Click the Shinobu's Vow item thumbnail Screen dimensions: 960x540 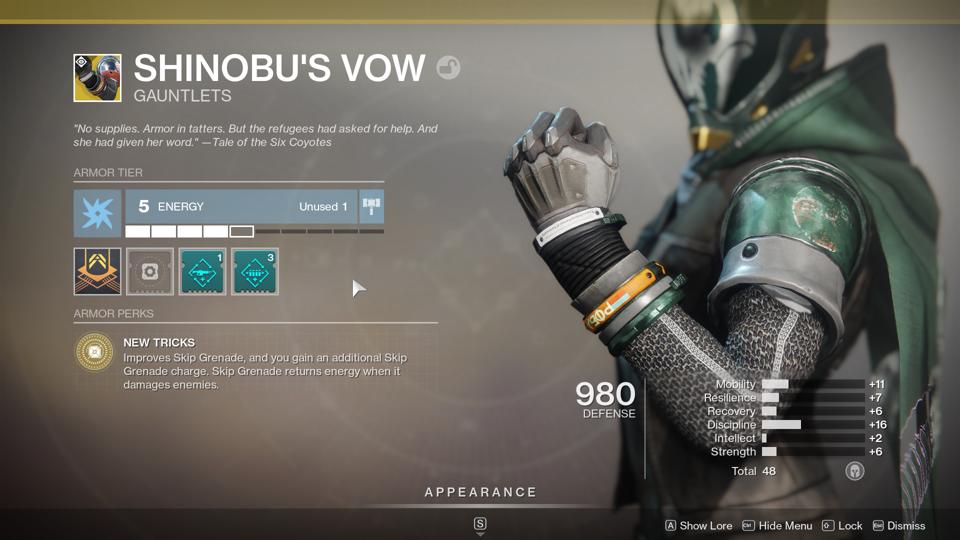click(98, 78)
